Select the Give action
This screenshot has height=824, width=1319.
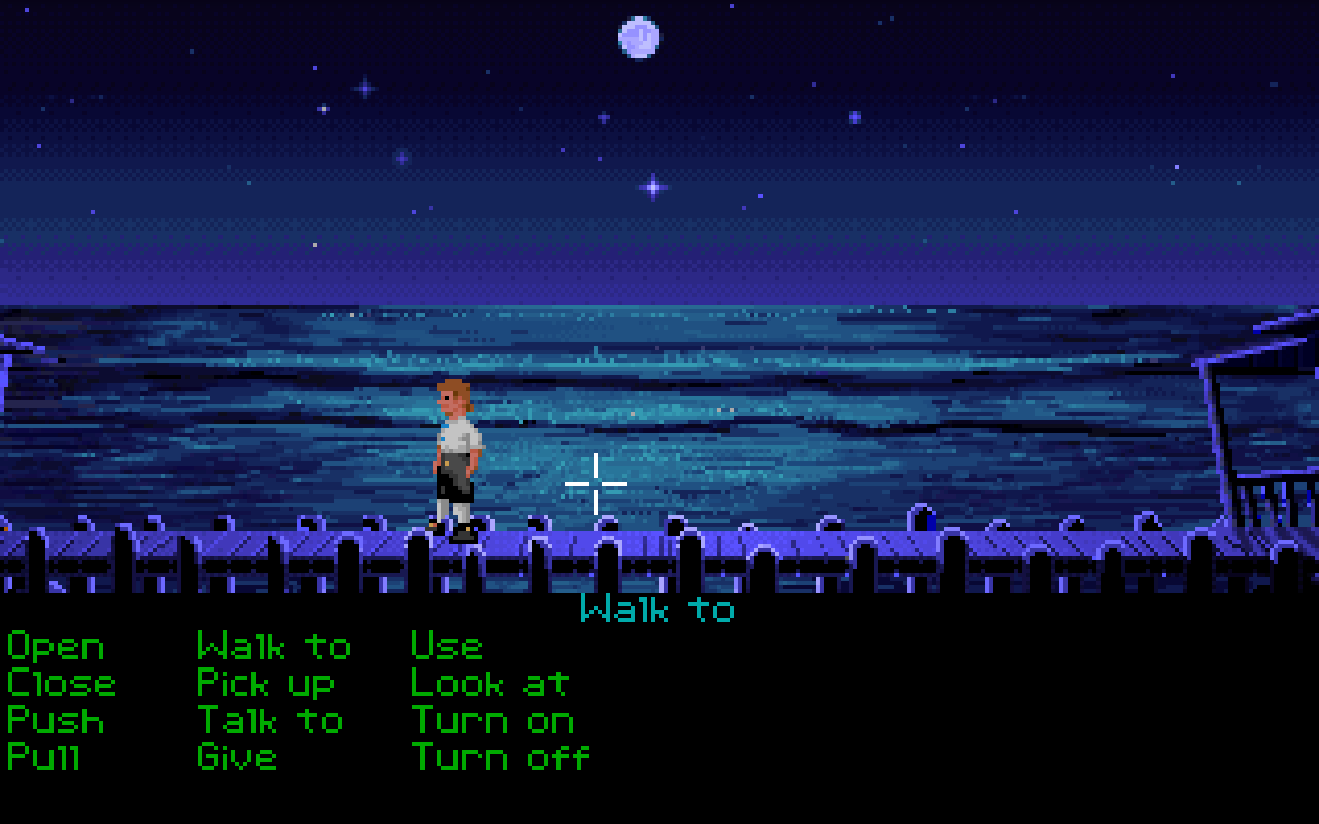(236, 757)
